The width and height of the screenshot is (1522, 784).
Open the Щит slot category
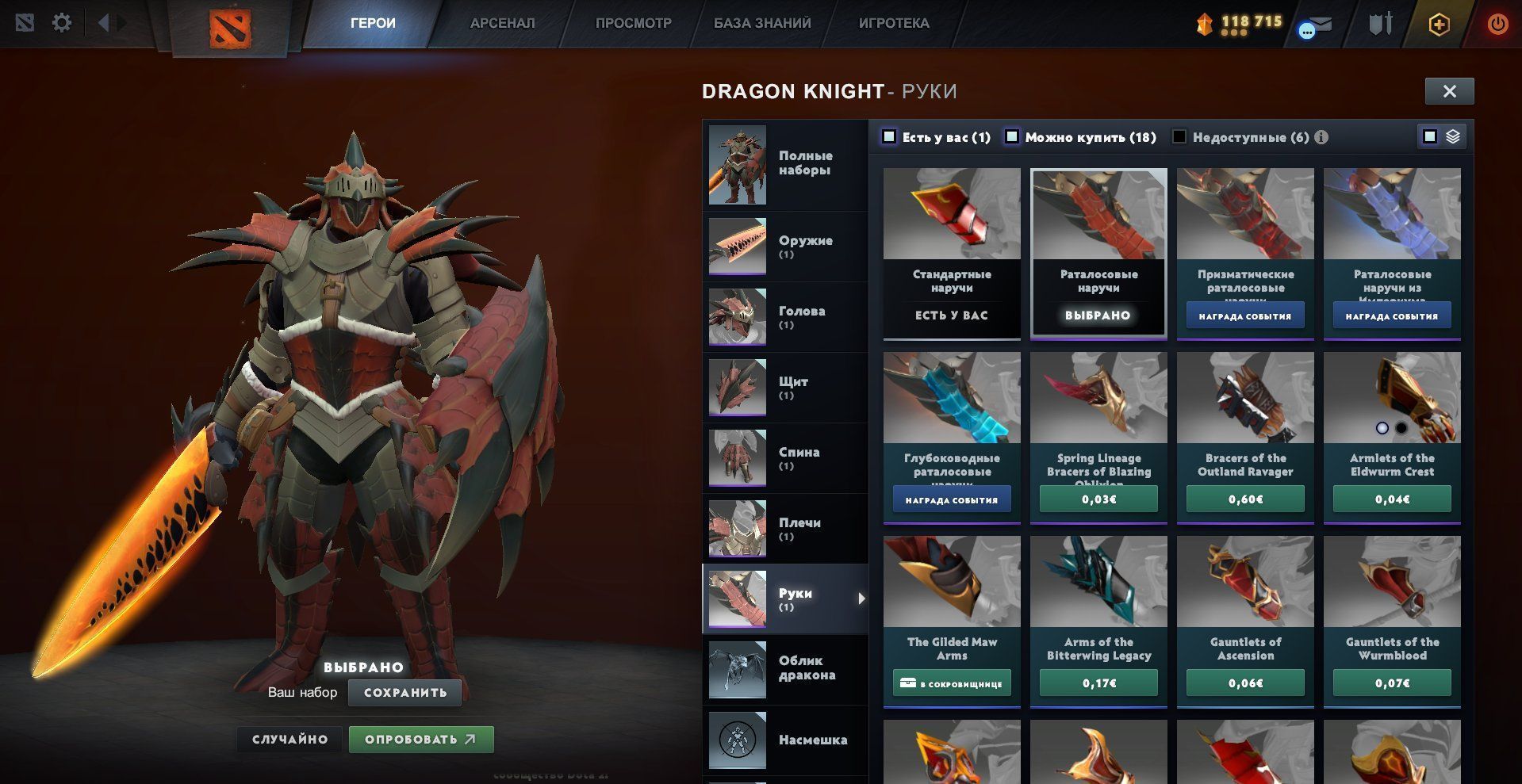tap(784, 388)
